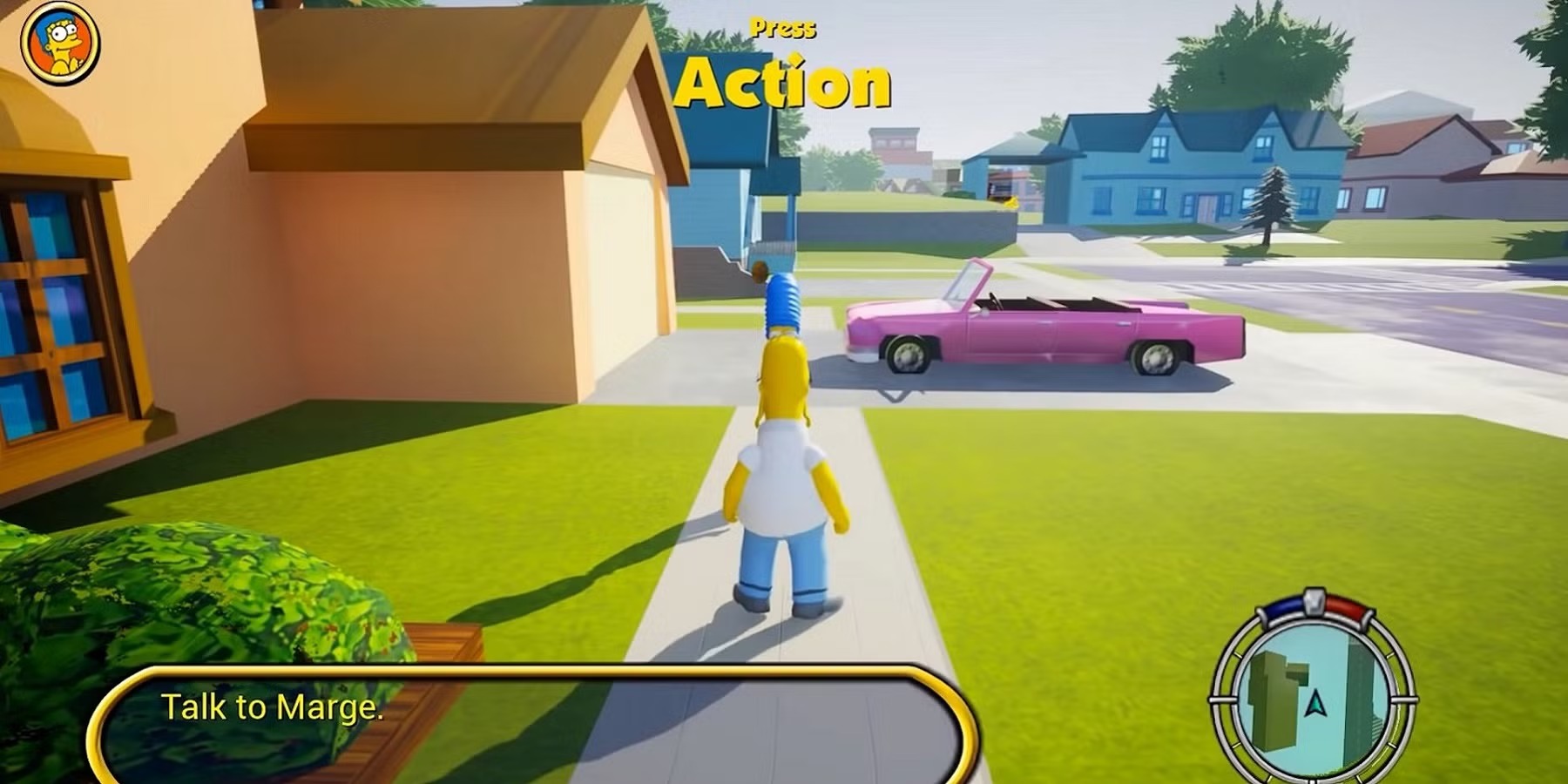Click the Marge portrait icon top-left
This screenshot has width=1568, height=784.
coord(57,42)
